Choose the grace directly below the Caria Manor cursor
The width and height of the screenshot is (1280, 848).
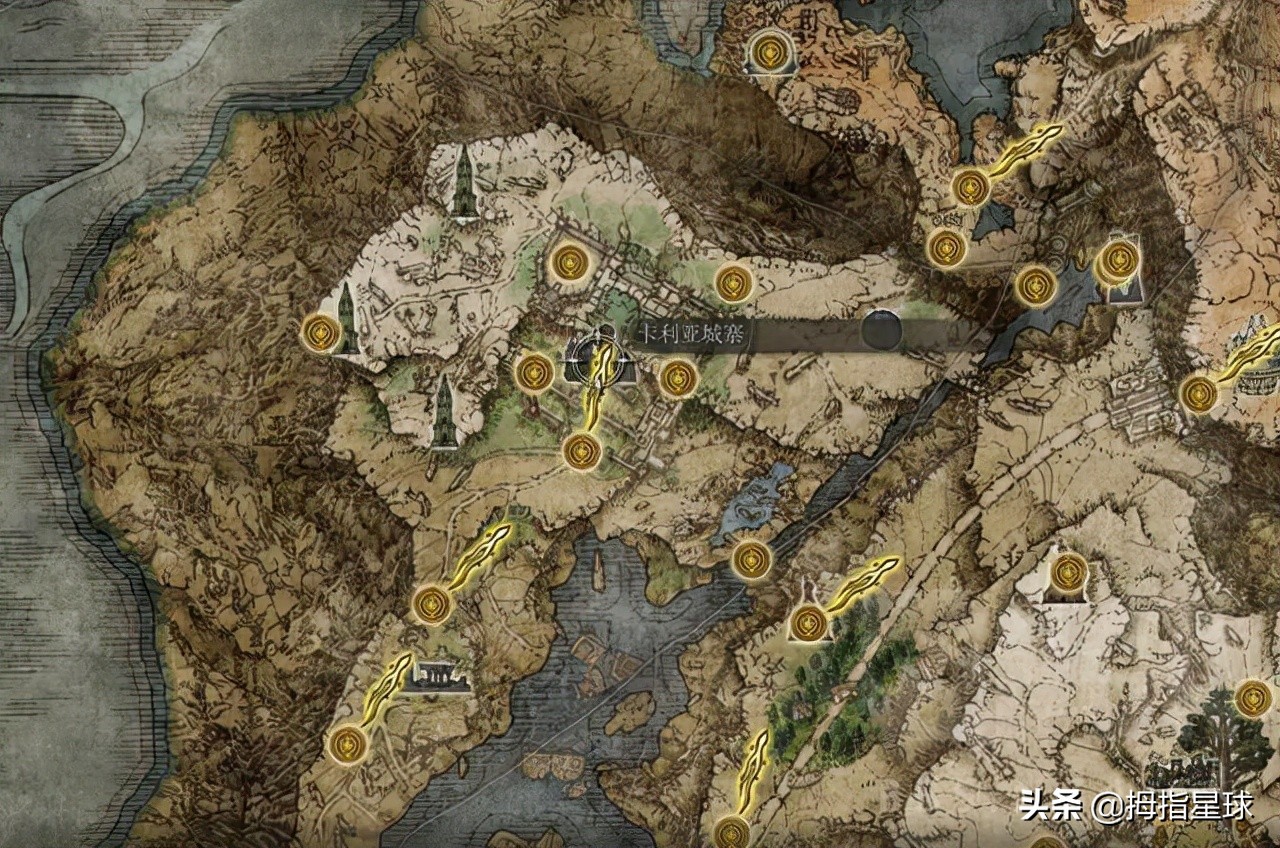pyautogui.click(x=582, y=451)
